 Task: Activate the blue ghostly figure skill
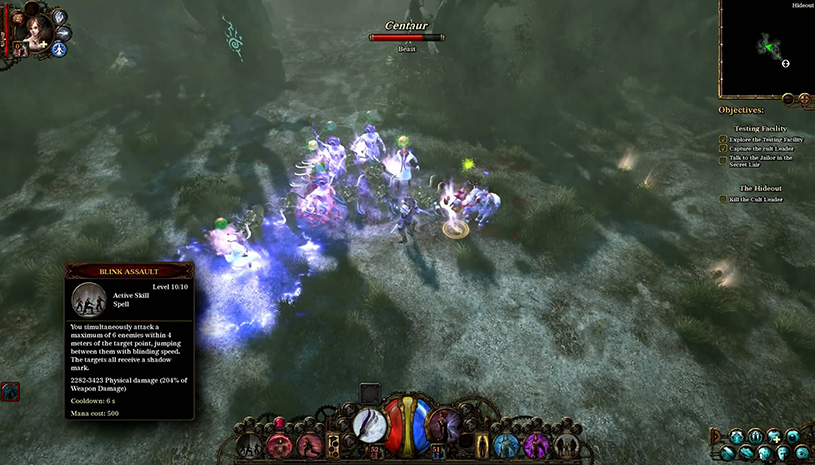pyautogui.click(x=506, y=445)
